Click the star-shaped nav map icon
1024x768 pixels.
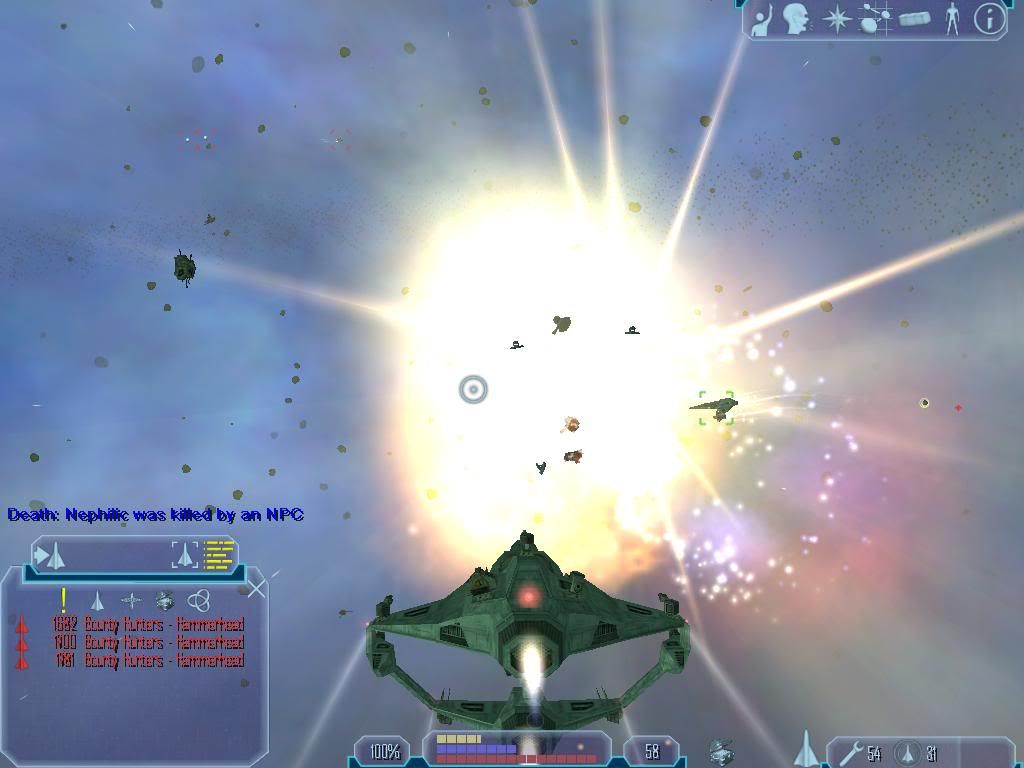point(836,19)
